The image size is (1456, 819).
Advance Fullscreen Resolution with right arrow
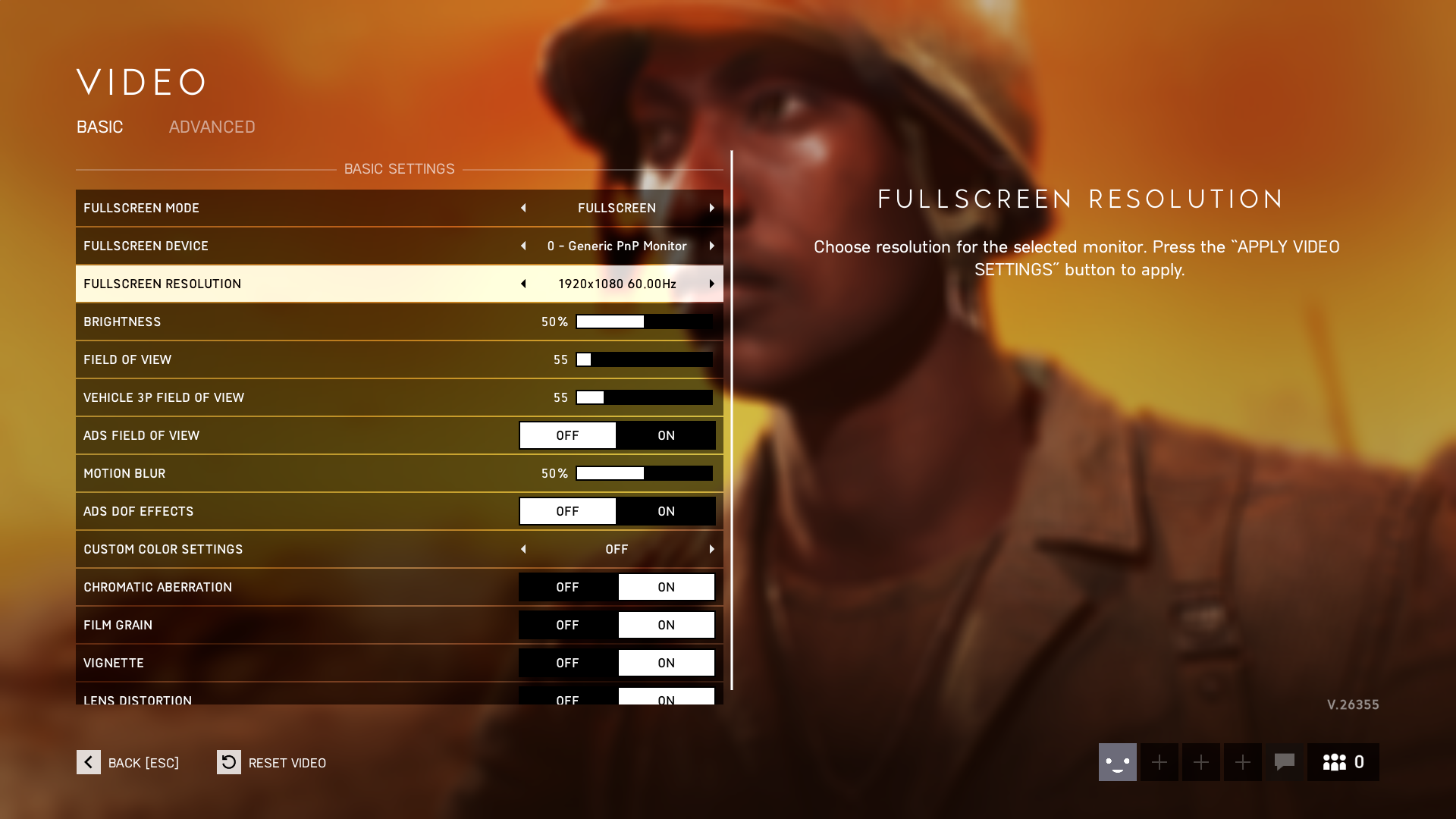click(711, 284)
